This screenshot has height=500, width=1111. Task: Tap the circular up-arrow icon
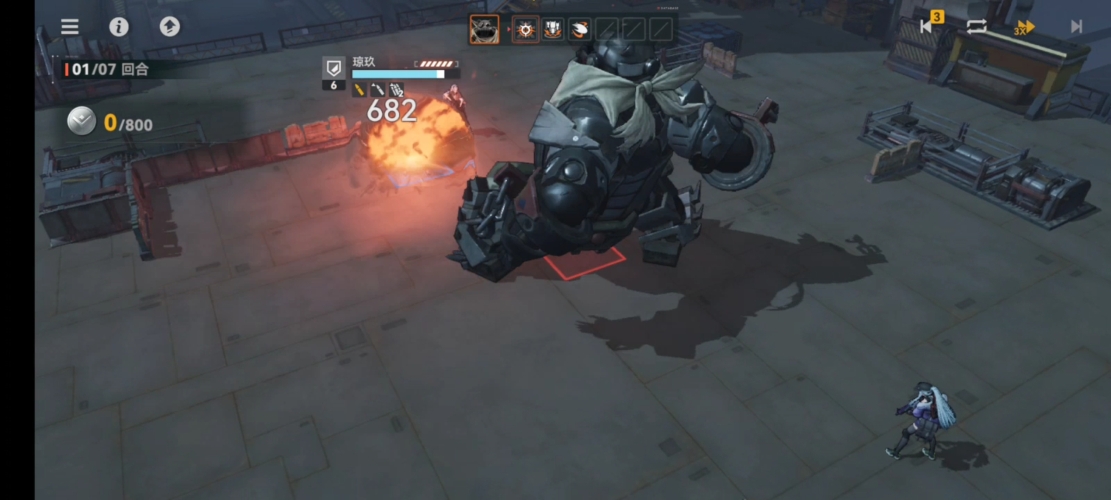coord(170,27)
